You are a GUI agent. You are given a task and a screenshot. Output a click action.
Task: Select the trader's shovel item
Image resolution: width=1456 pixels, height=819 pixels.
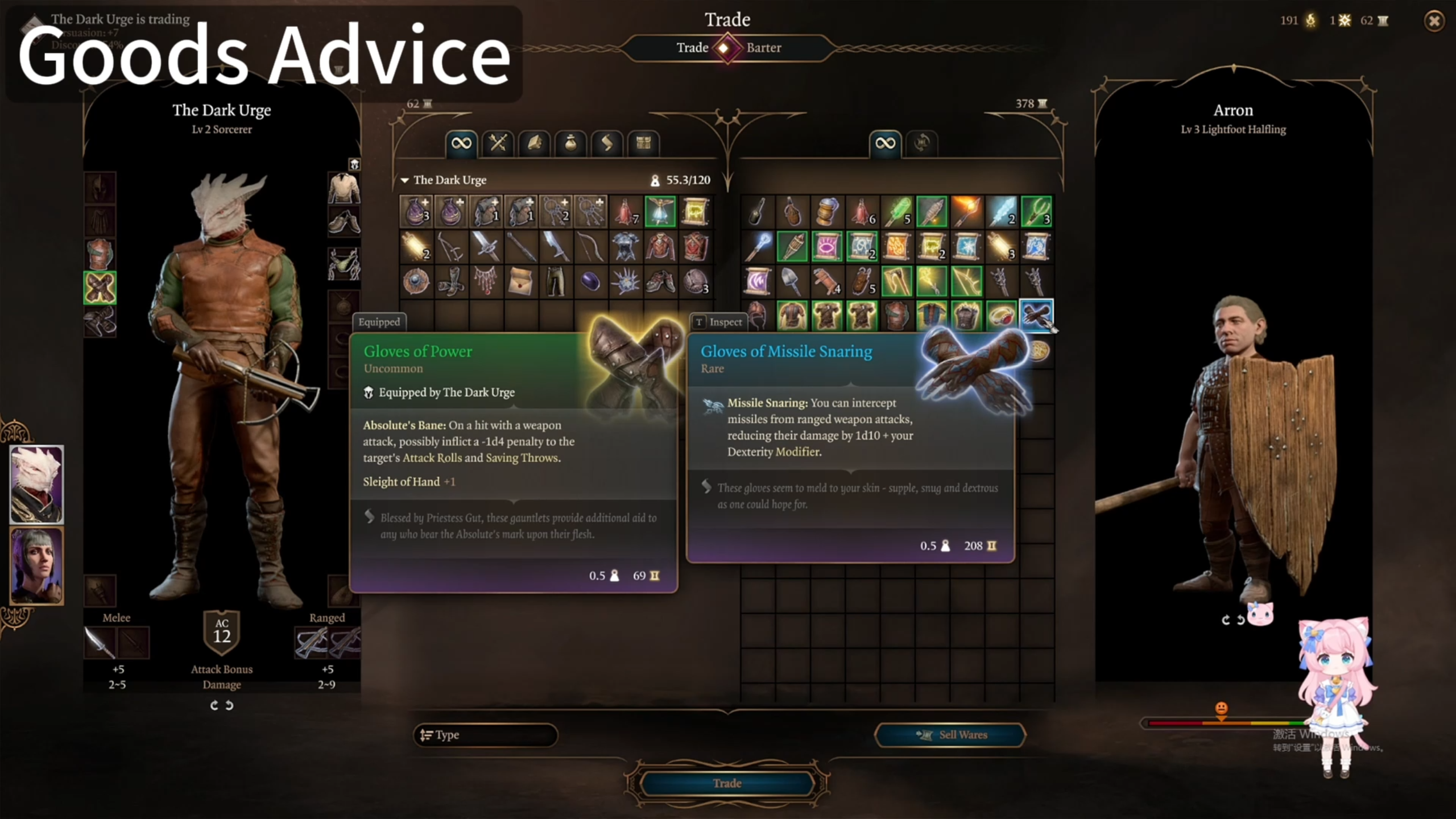point(792,282)
